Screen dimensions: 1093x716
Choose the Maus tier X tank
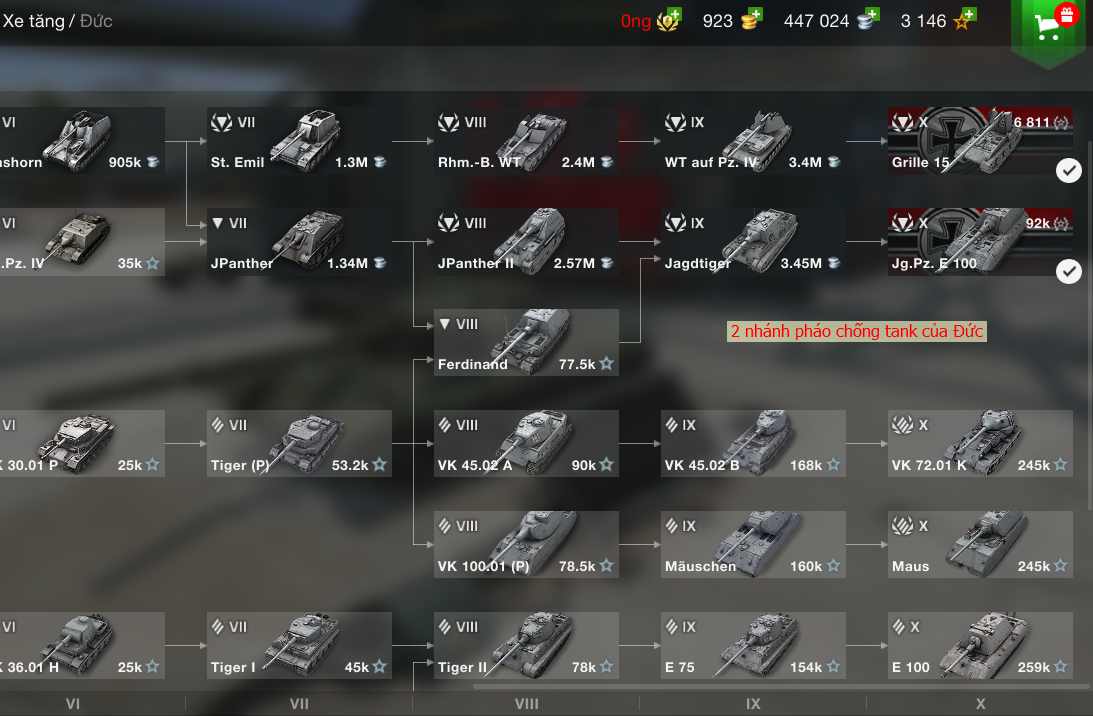pos(980,545)
